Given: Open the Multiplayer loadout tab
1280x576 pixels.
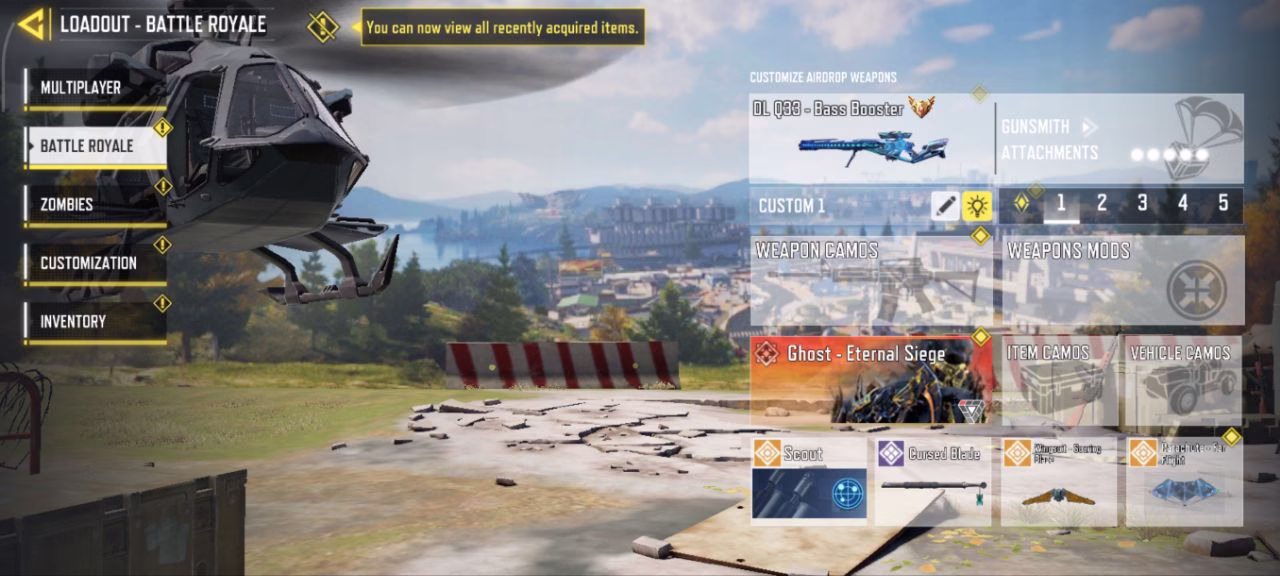Looking at the screenshot, I should [95, 88].
